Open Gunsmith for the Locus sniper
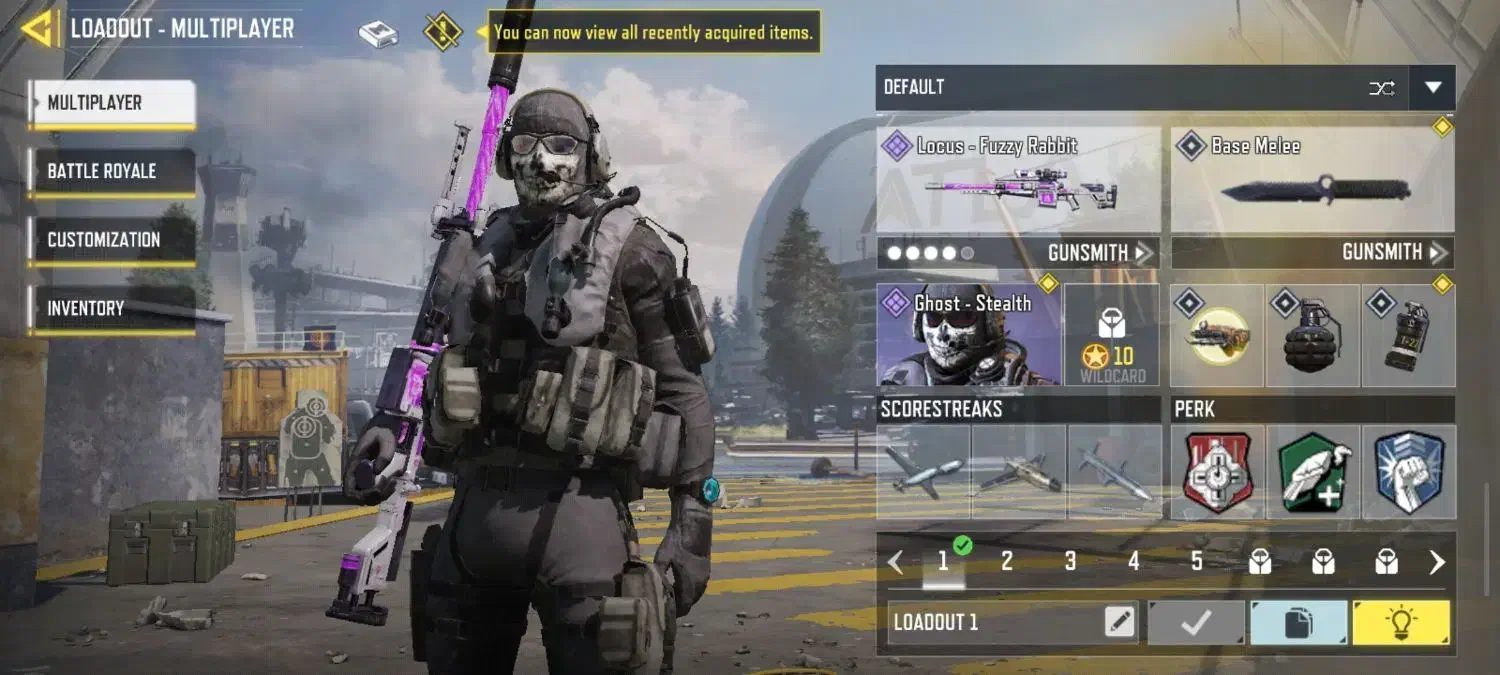 tap(1098, 253)
